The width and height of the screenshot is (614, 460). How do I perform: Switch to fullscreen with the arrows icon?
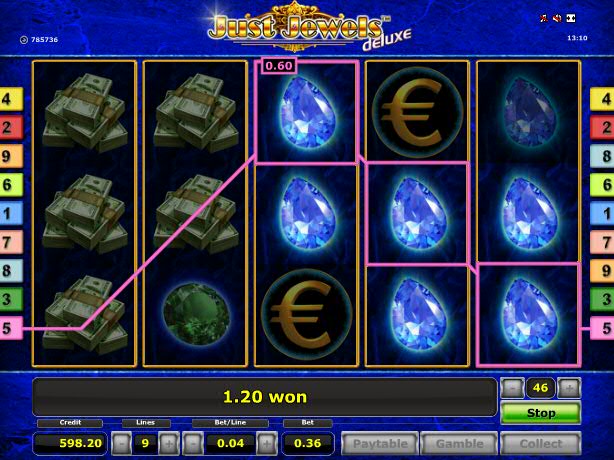(571, 19)
